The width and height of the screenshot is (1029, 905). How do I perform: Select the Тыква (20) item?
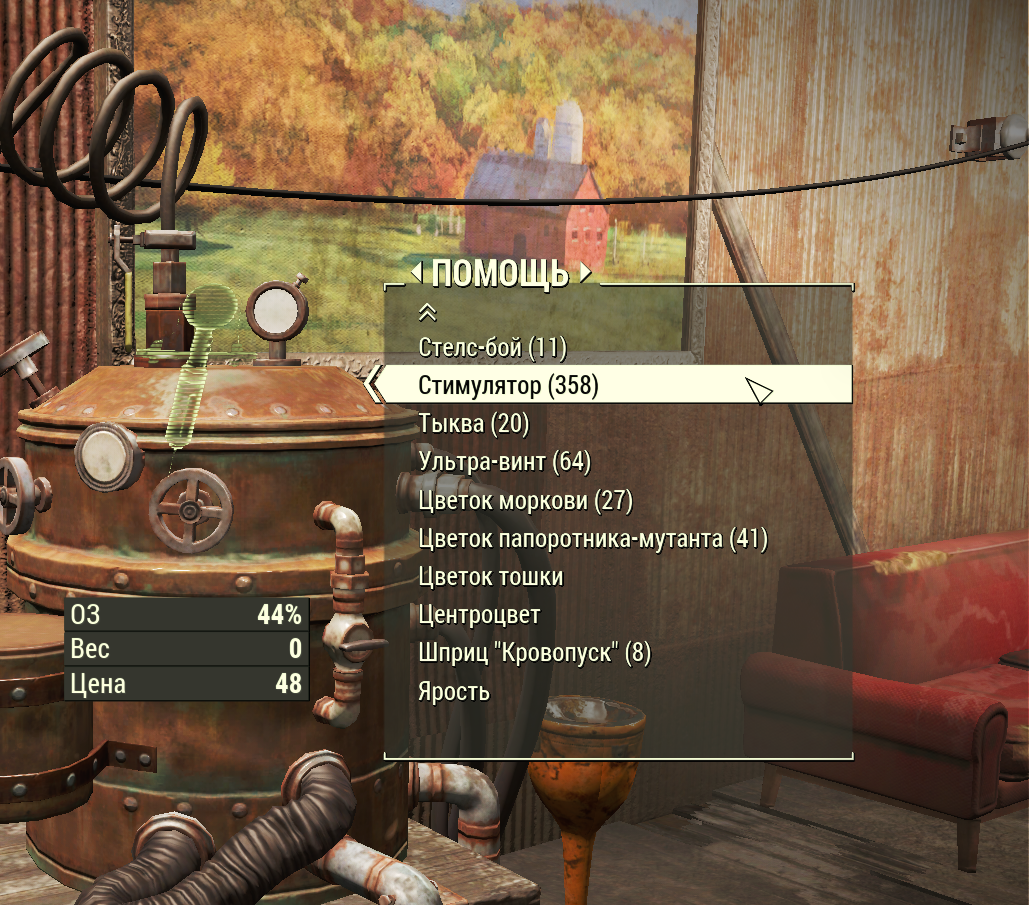(473, 424)
